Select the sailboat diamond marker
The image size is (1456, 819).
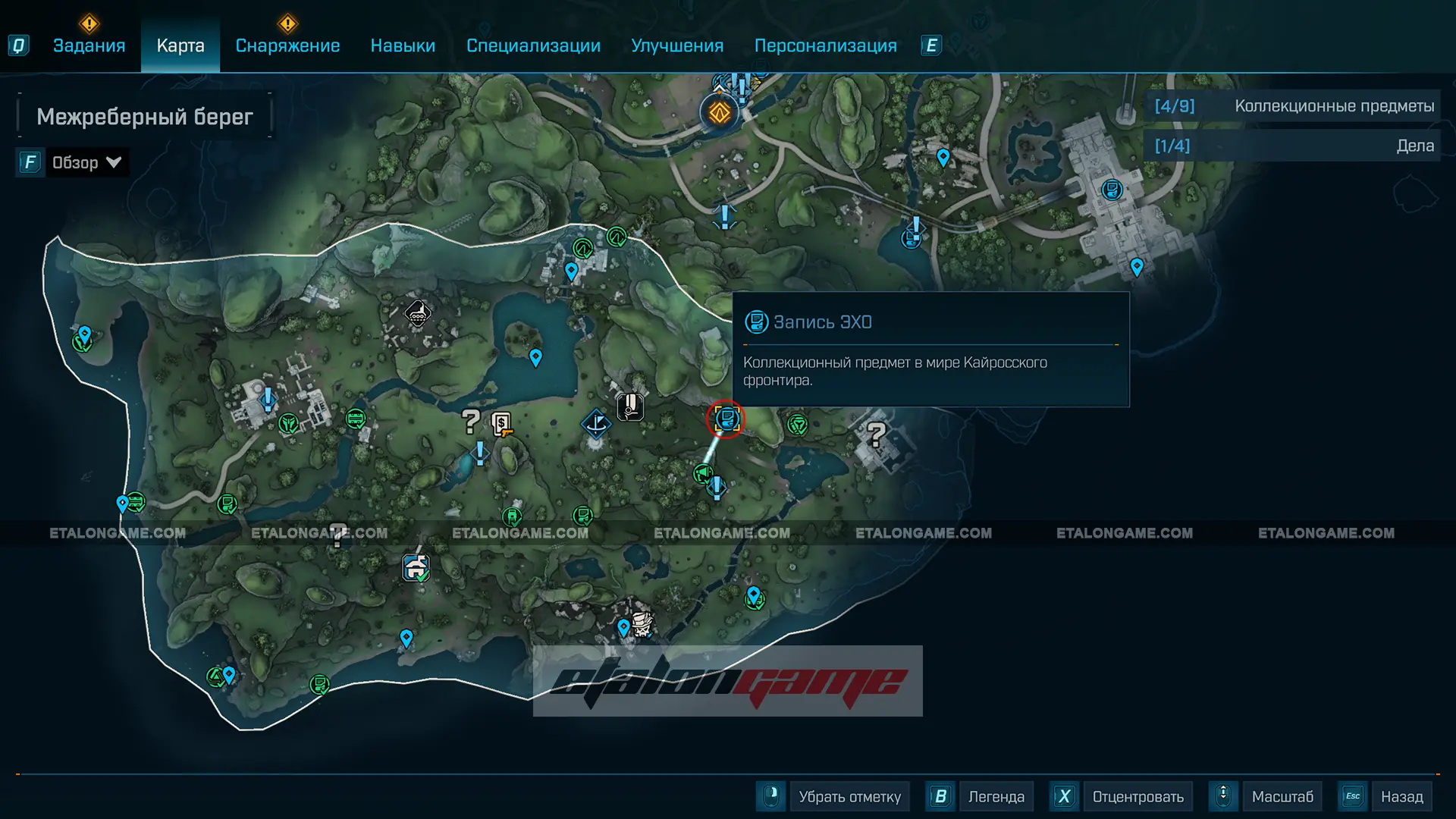(596, 423)
